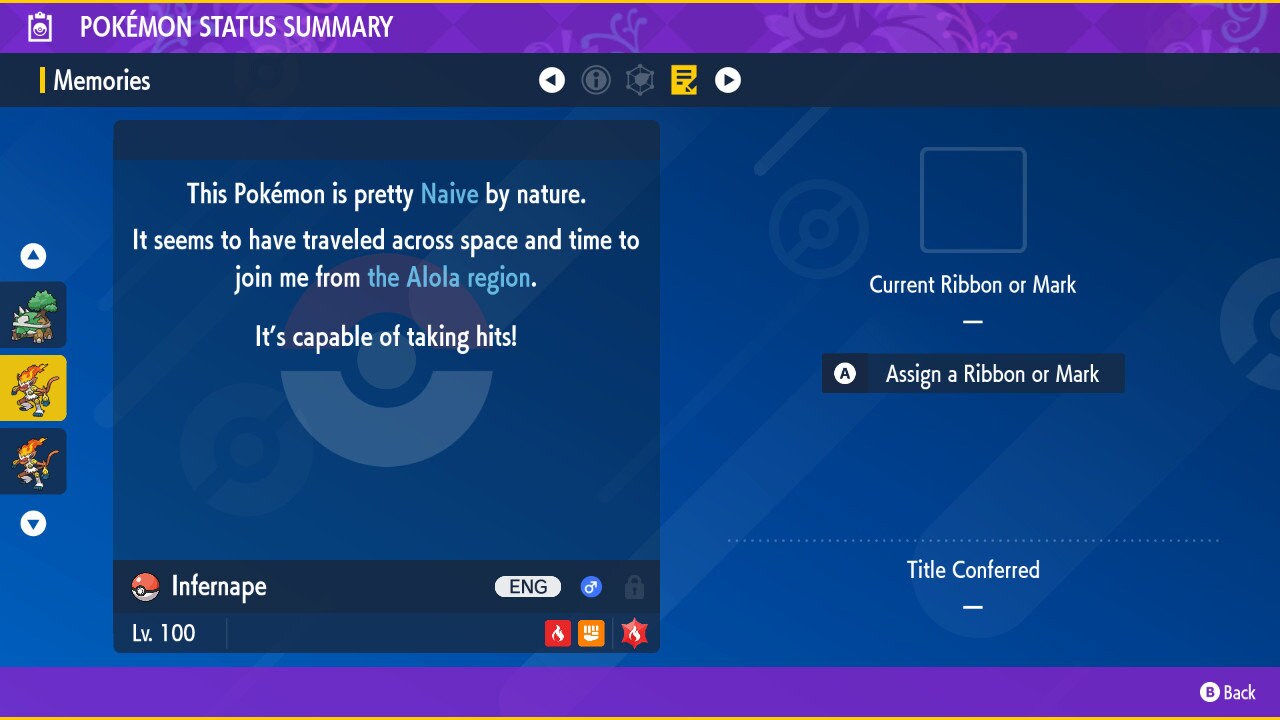Go to the next summary page arrow

coord(728,80)
